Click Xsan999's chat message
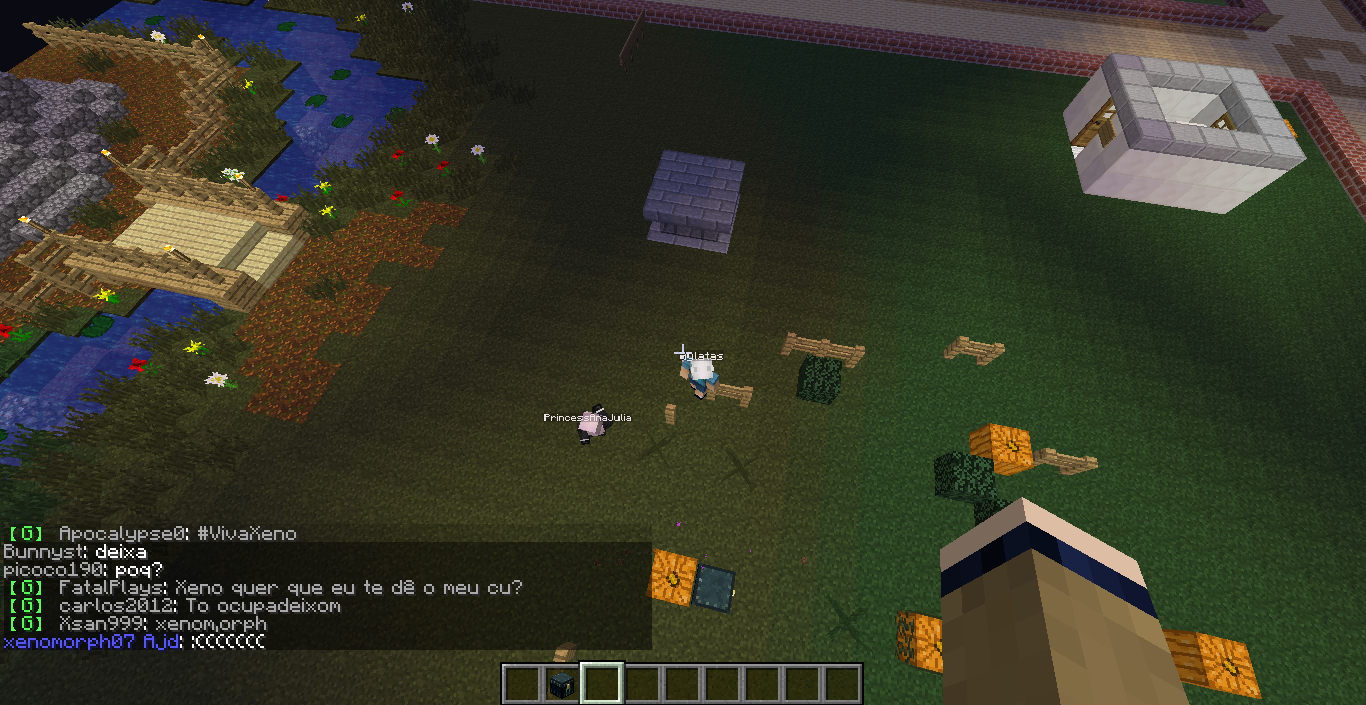Screen dimensions: 1366x705 pyautogui.click(x=138, y=624)
